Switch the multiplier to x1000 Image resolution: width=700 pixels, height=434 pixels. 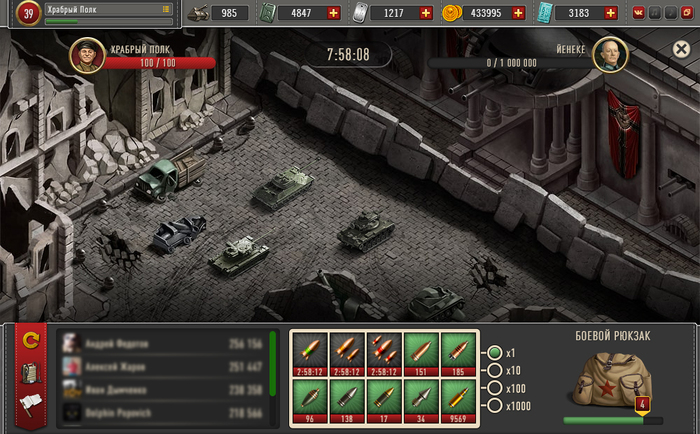[494, 404]
